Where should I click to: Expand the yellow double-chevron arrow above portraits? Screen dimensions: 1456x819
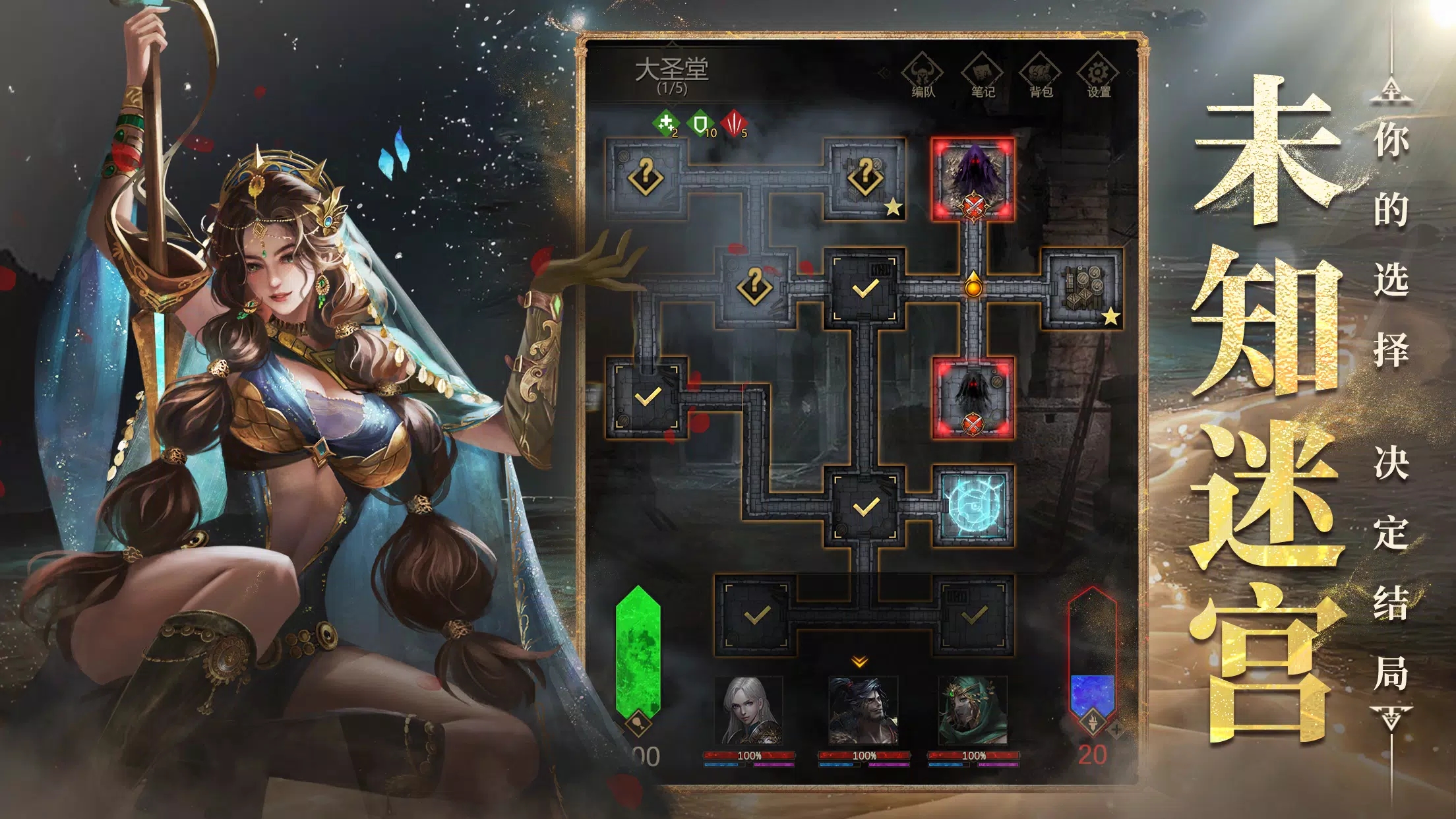[x=859, y=661]
